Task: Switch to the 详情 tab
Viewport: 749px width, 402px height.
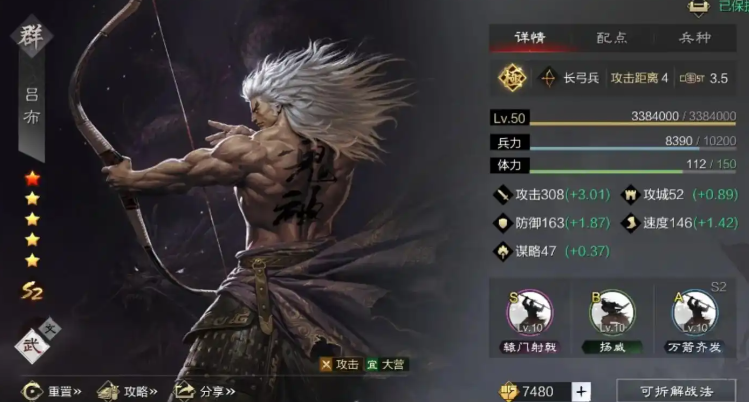Action: pyautogui.click(x=531, y=37)
